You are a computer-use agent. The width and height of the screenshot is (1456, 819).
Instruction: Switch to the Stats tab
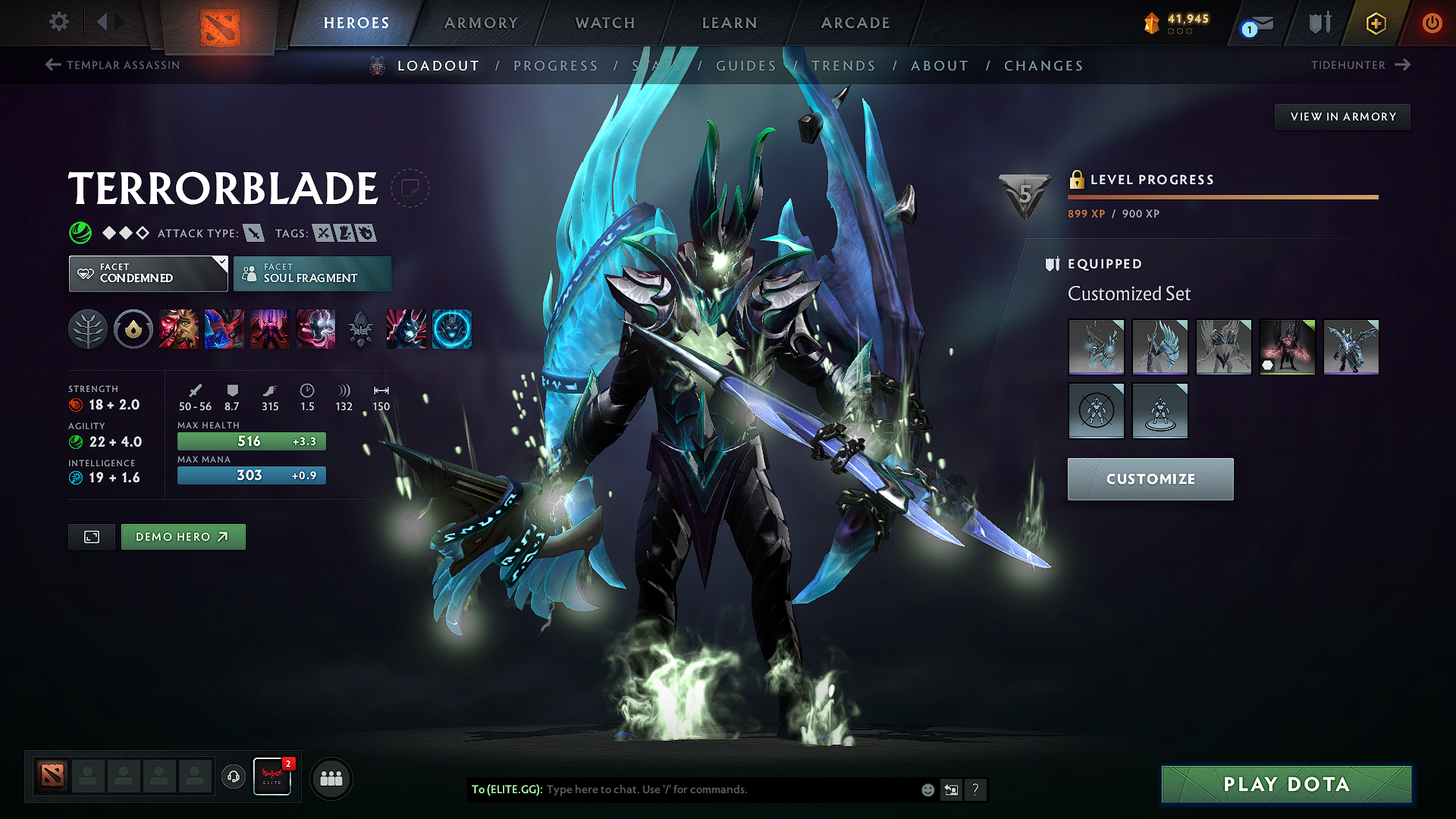click(654, 66)
